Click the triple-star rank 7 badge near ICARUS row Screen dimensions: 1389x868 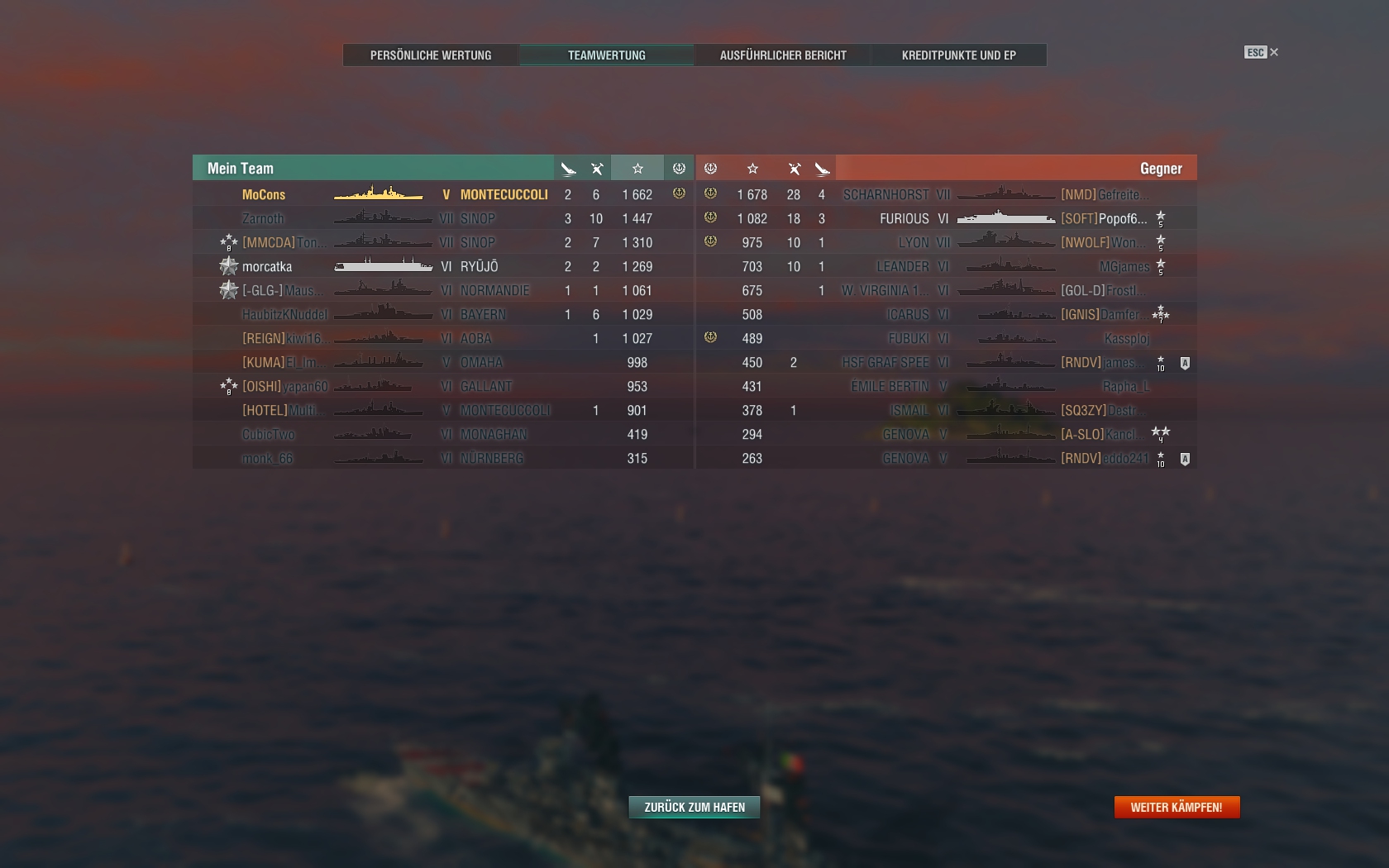pyautogui.click(x=1161, y=314)
